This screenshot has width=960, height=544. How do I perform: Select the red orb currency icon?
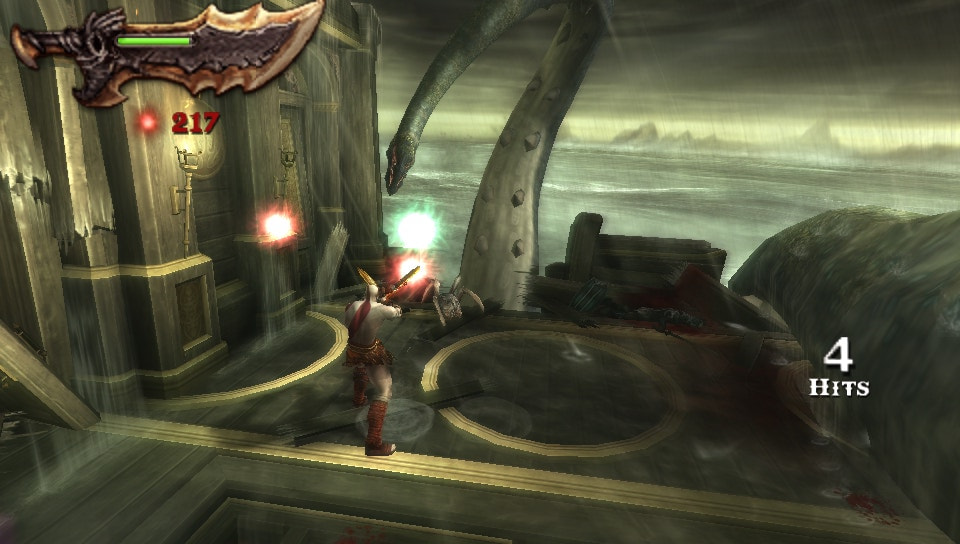coord(148,122)
